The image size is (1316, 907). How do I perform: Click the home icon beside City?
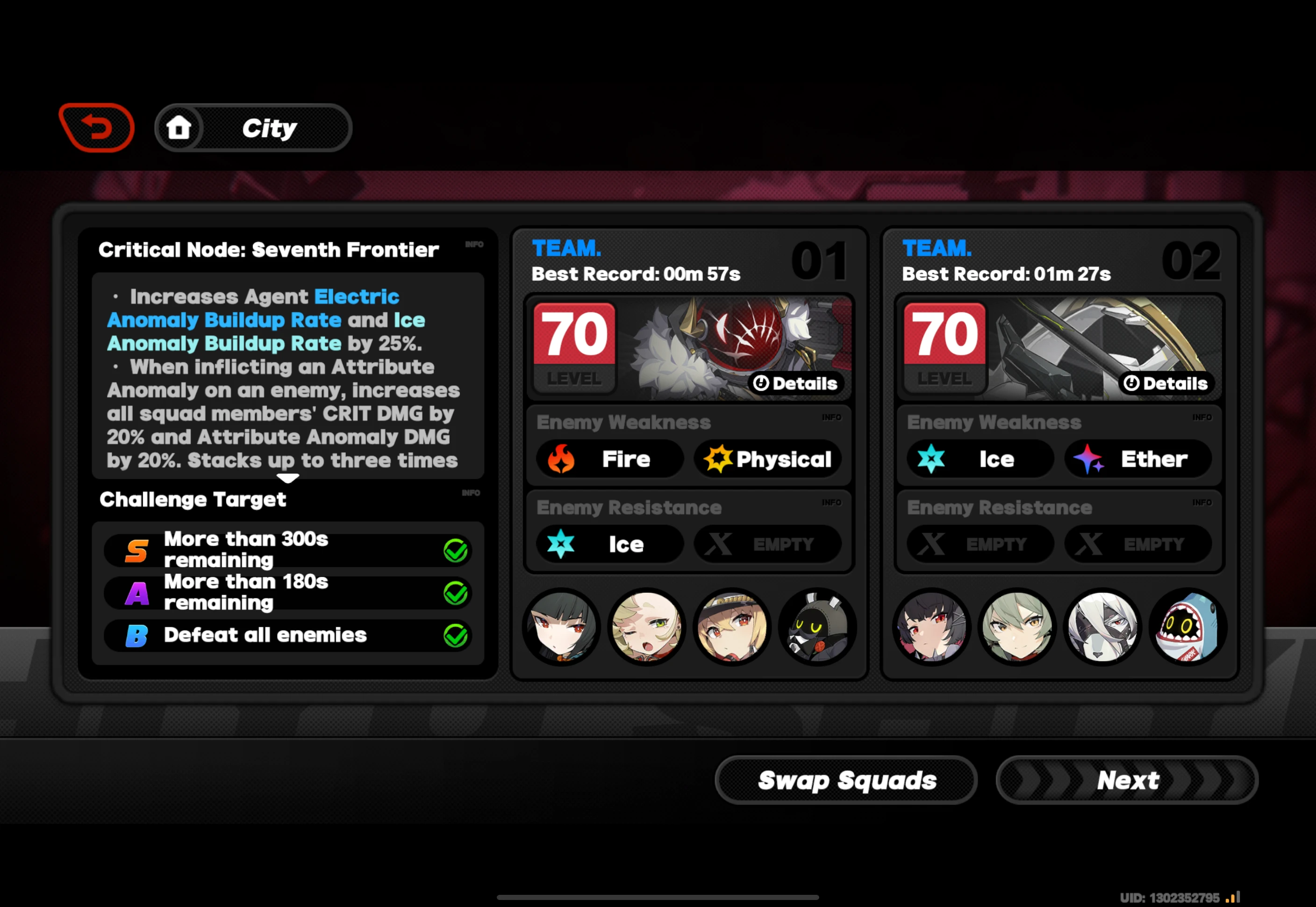point(180,128)
